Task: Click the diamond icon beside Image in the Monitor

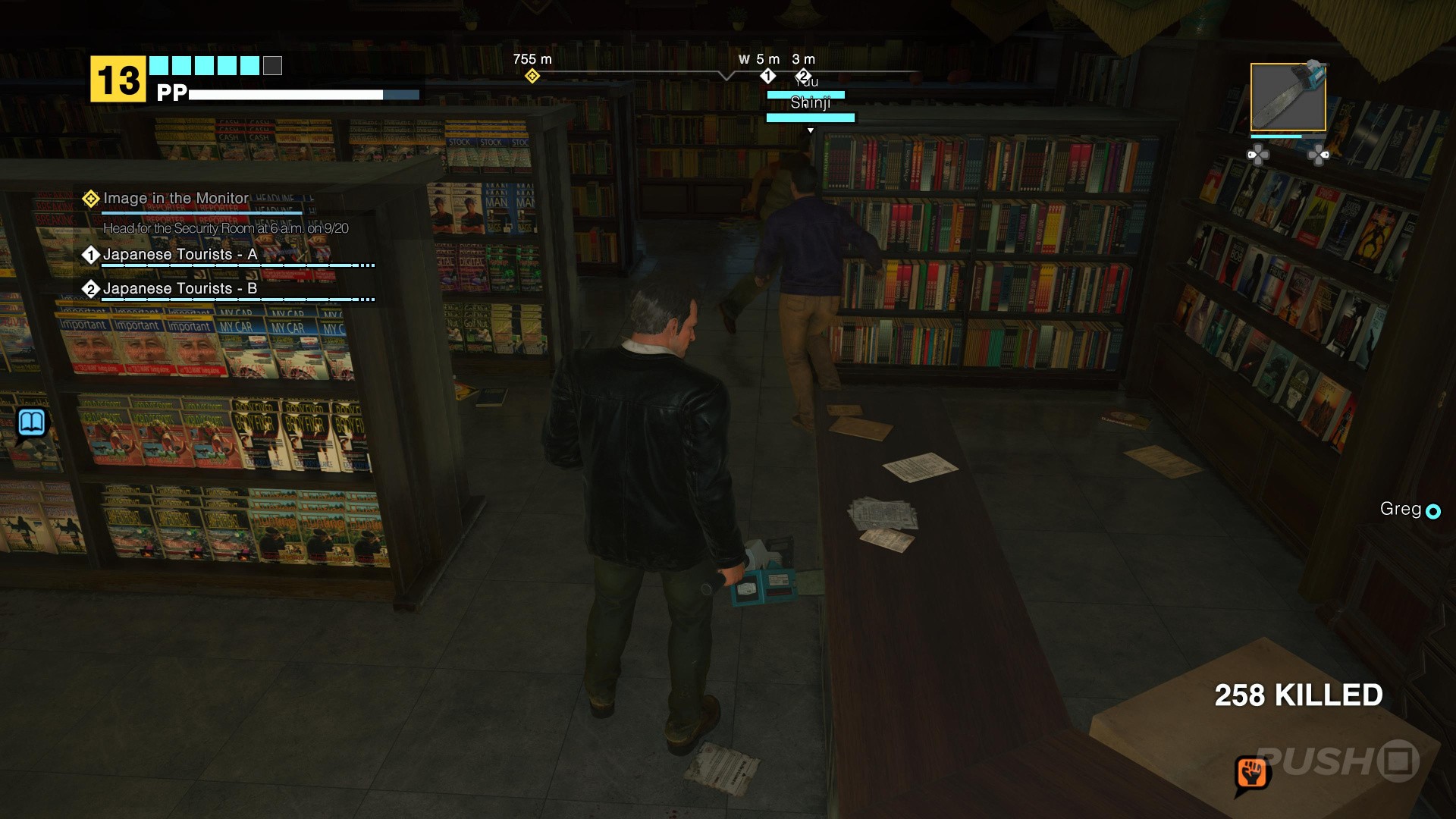Action: pyautogui.click(x=90, y=198)
